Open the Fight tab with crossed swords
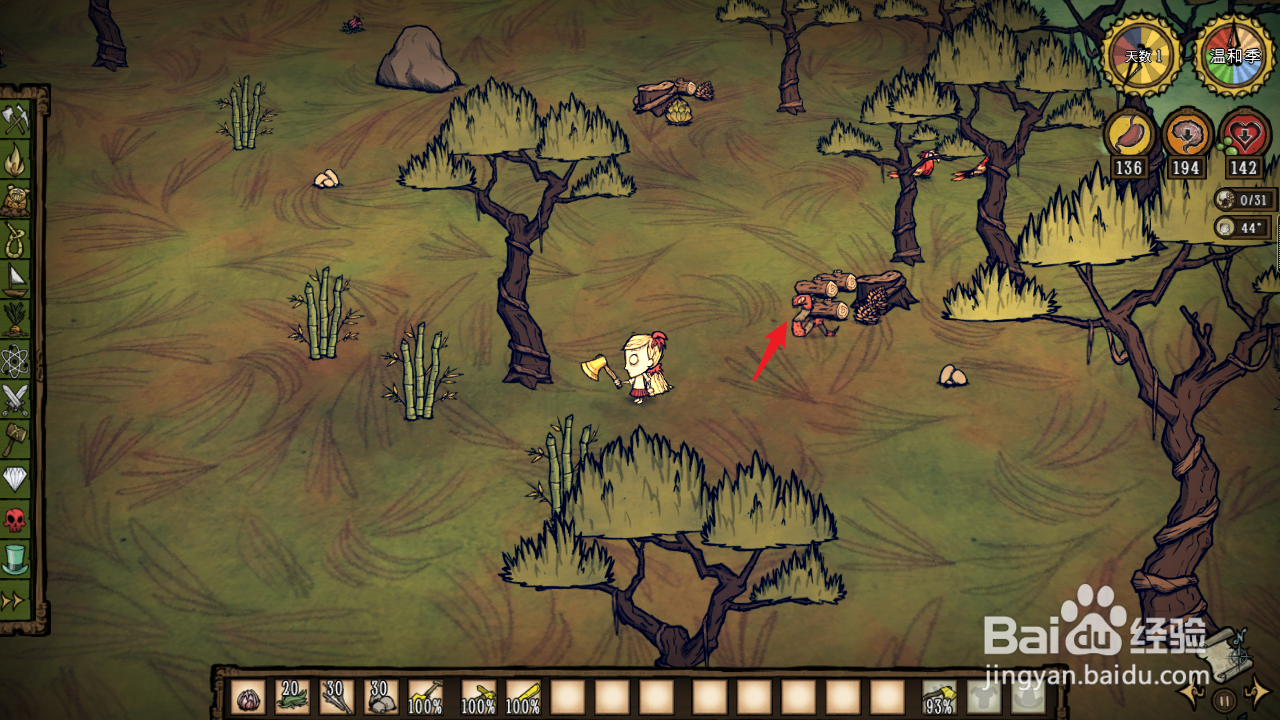The image size is (1280, 720). click(16, 399)
